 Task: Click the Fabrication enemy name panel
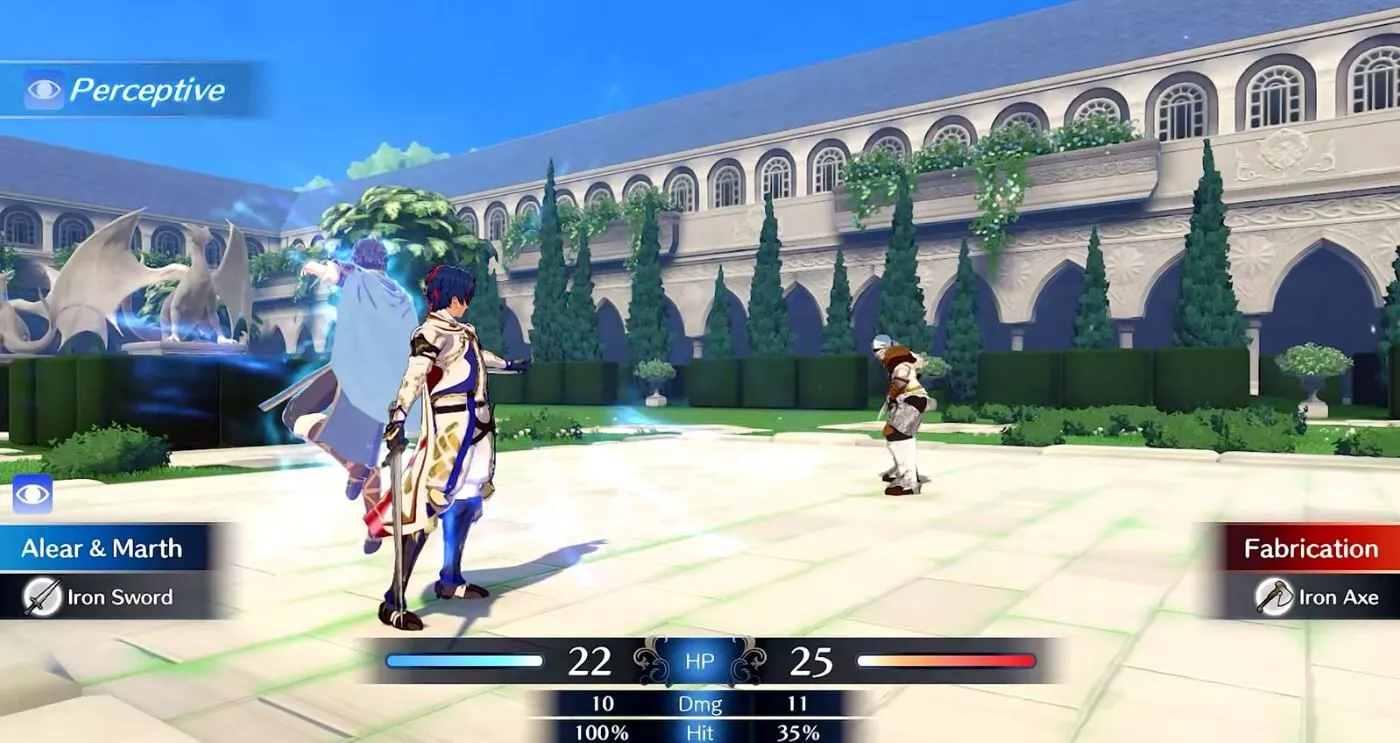pos(1310,548)
